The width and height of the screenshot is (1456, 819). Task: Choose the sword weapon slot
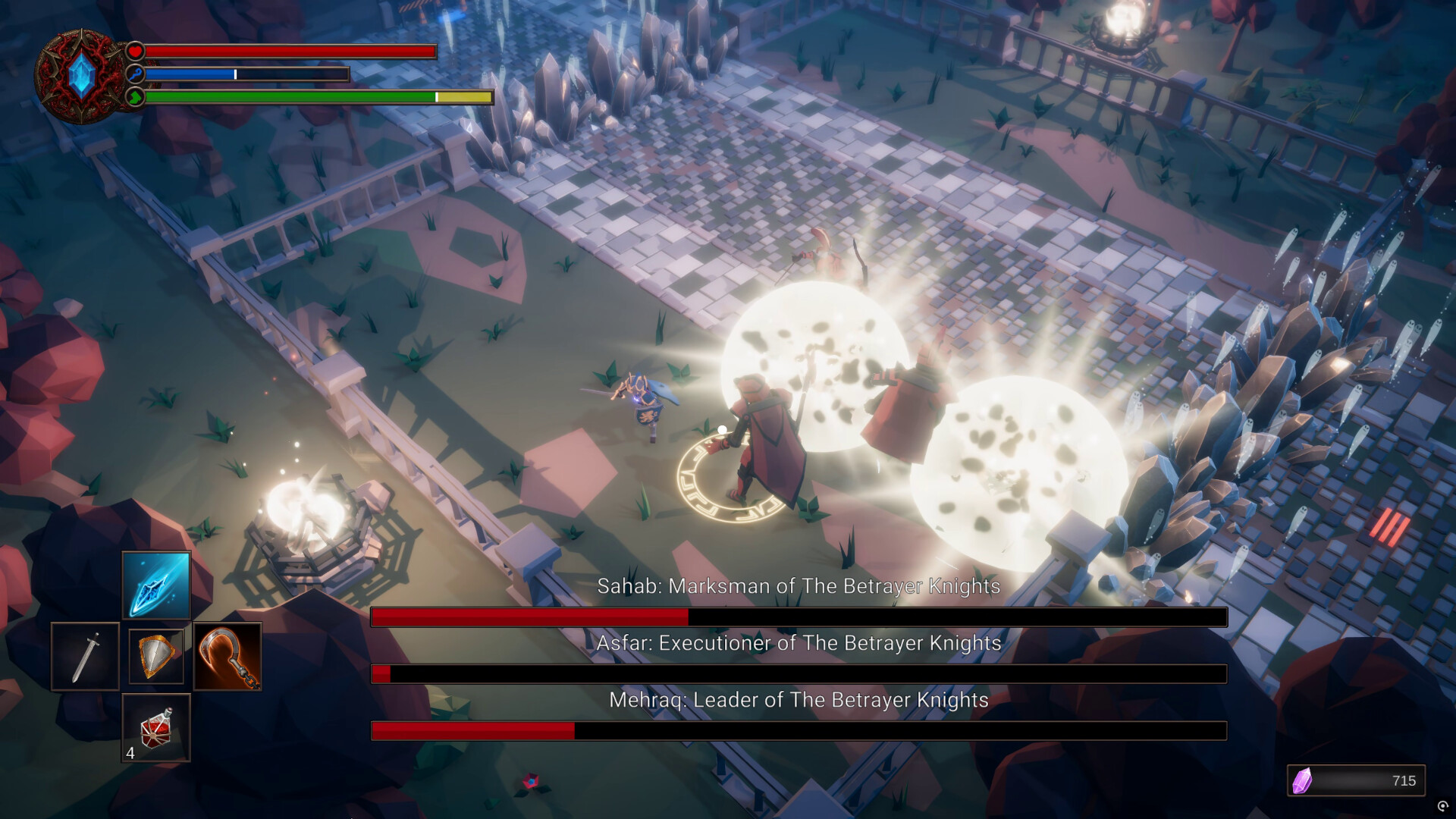pos(85,657)
